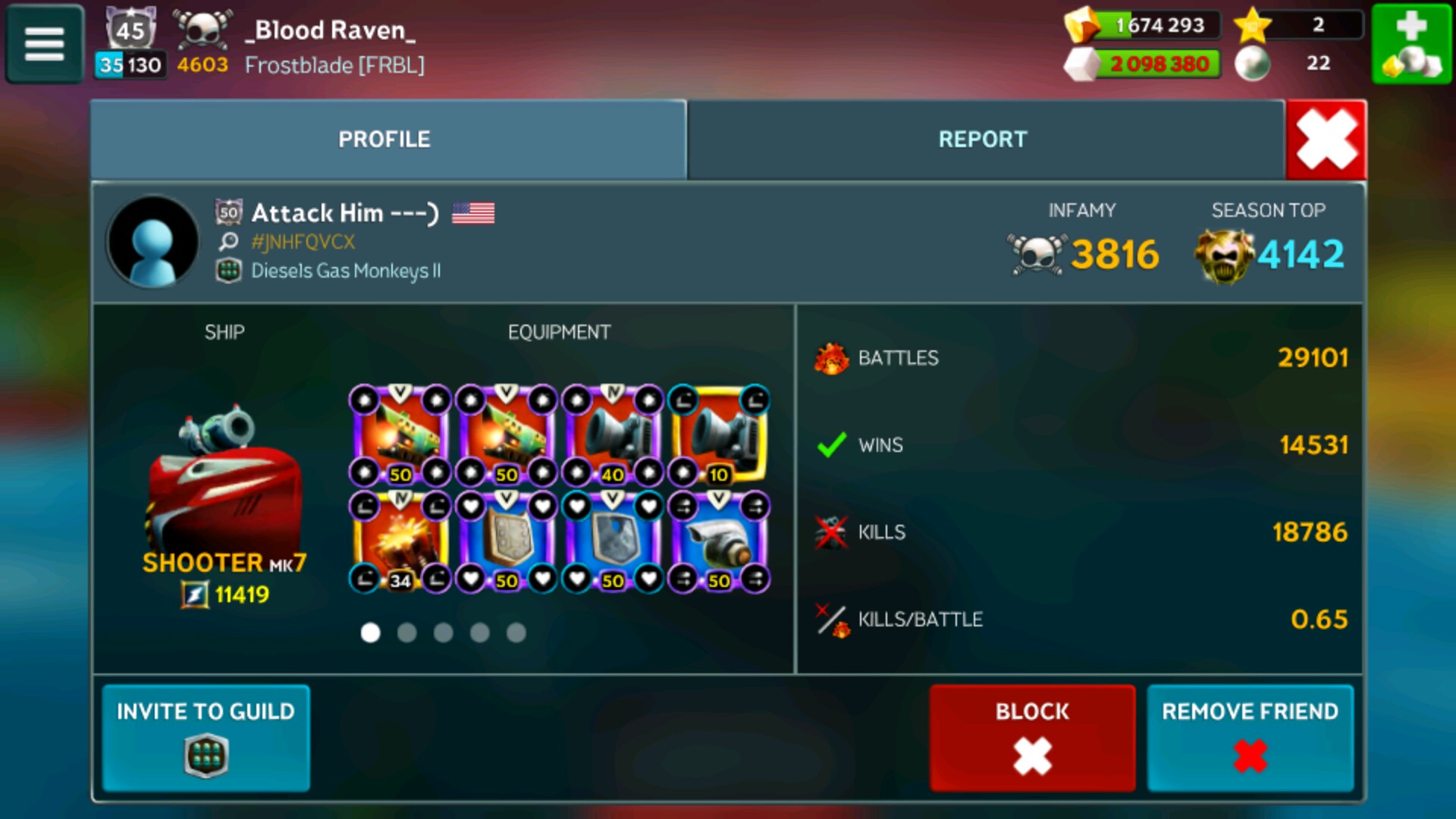This screenshot has height=819, width=1456.
Task: Select the Shooter MK7 ship
Action: point(224,485)
